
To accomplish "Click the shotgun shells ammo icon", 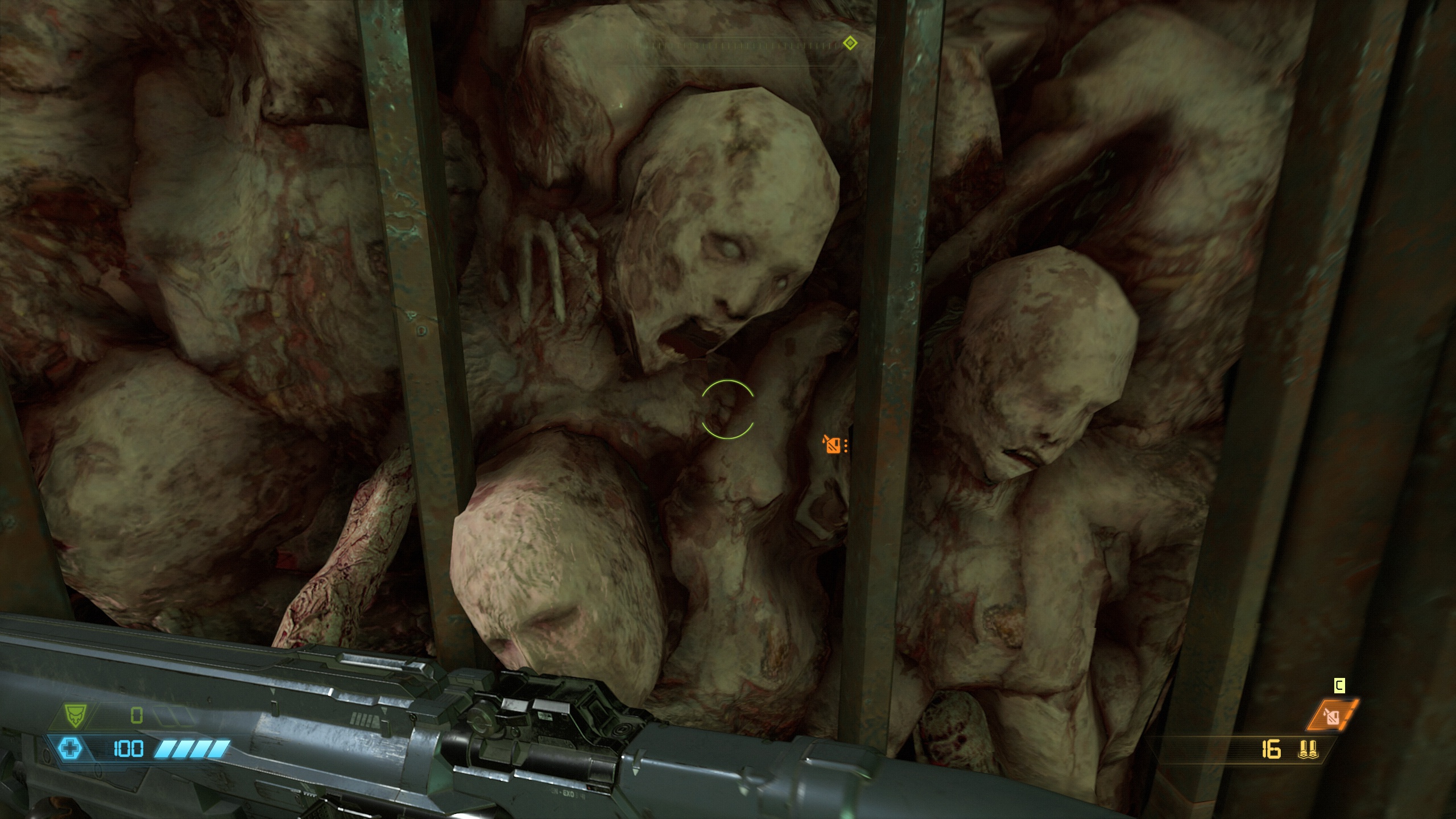I will coord(1308,751).
